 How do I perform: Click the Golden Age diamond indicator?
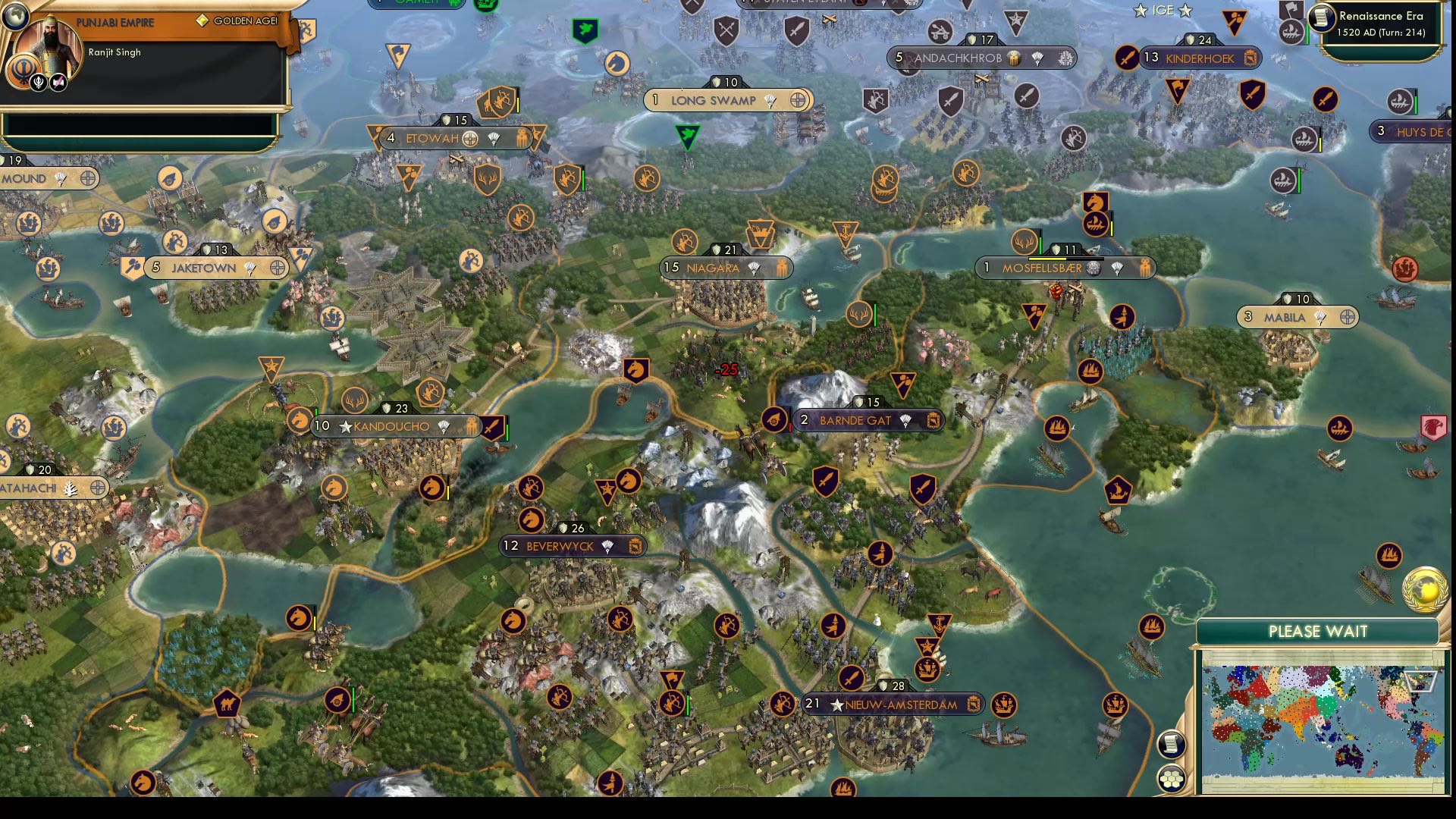coord(201,21)
